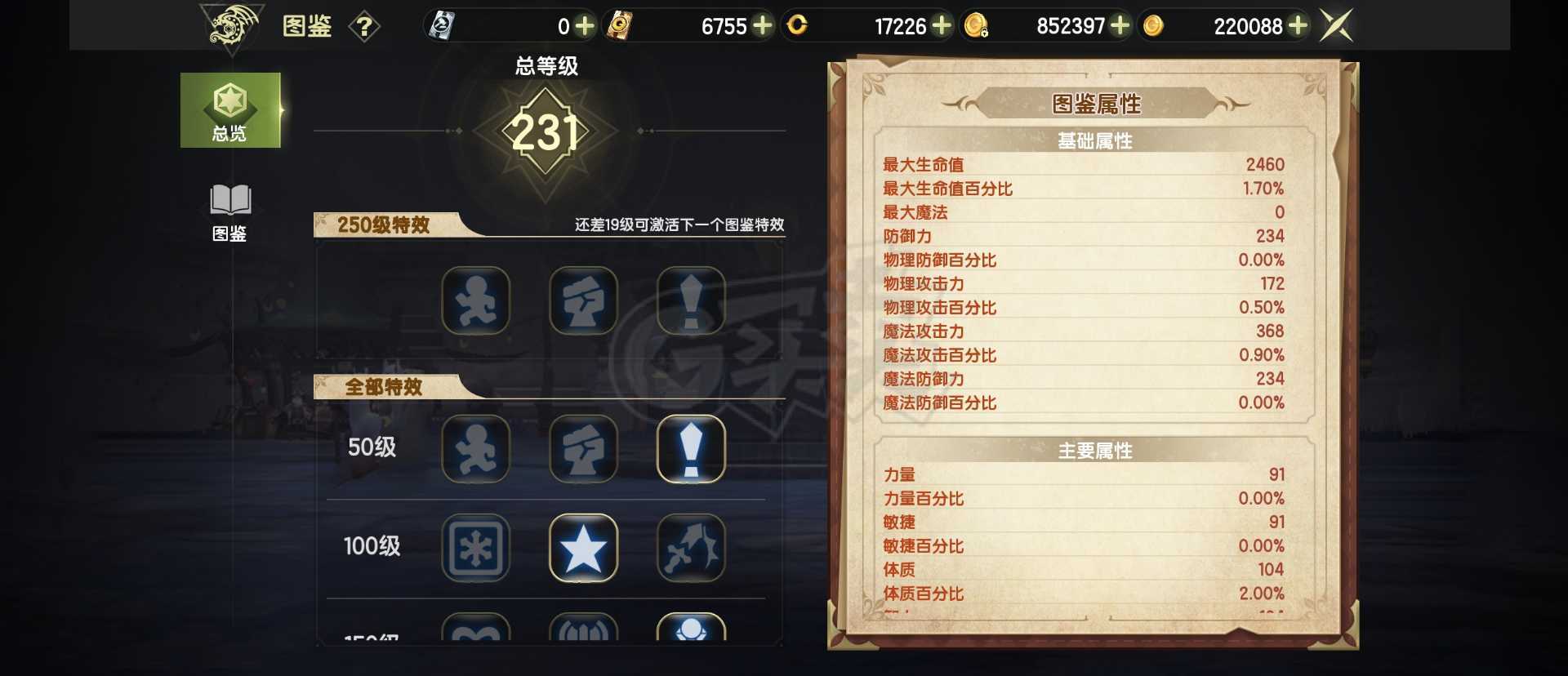This screenshot has height=676, width=1568.
Task: Click the total level 231 emblem
Action: [546, 131]
